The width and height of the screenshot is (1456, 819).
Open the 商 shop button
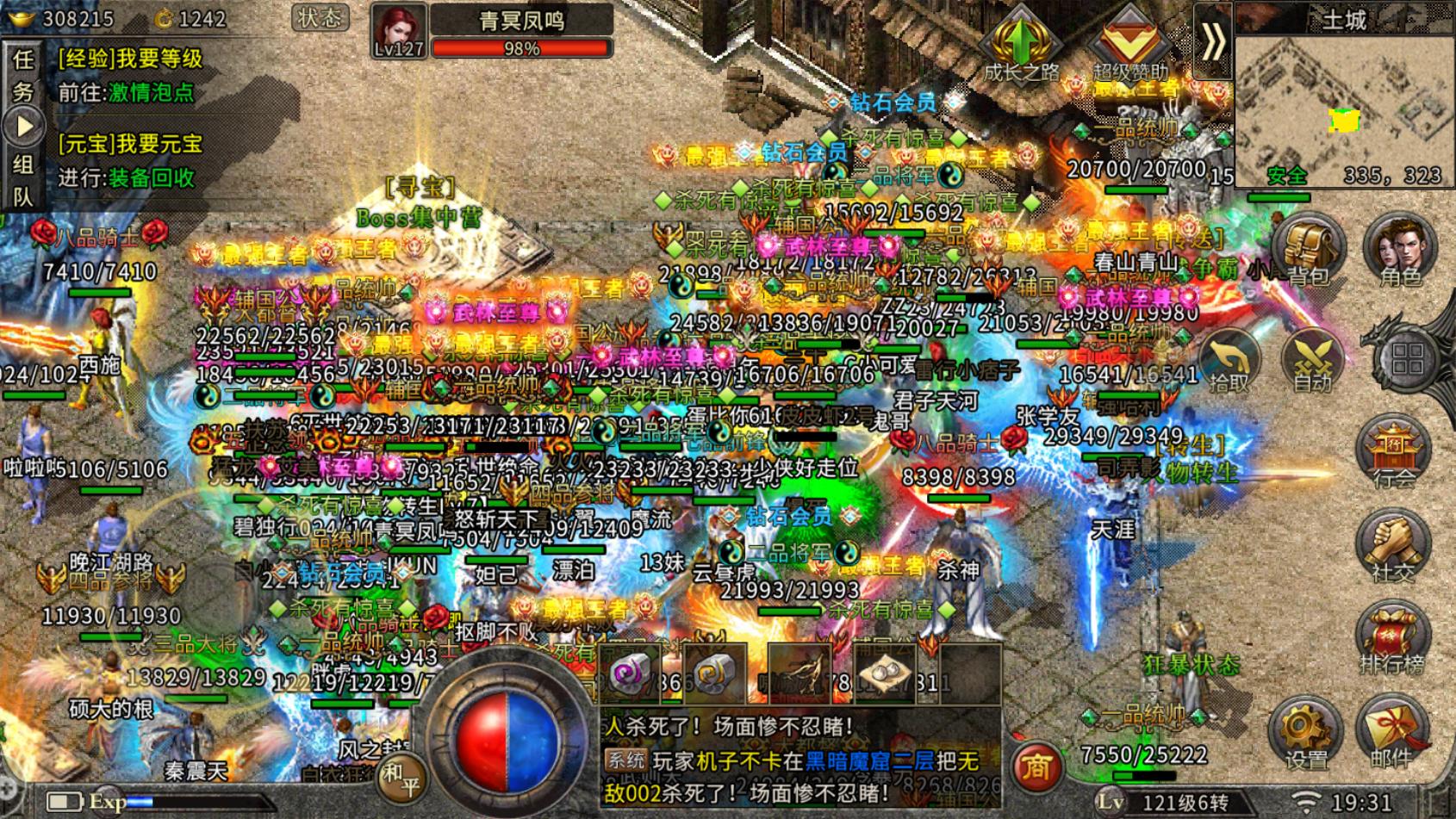coord(1036,765)
